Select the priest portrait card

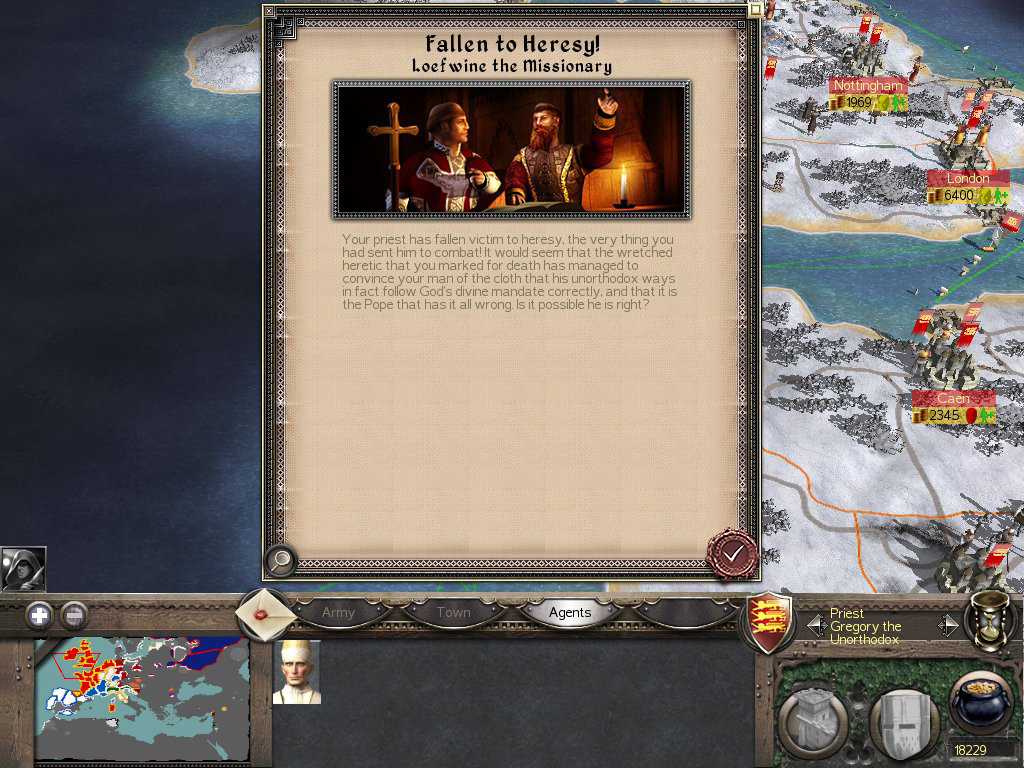(297, 672)
